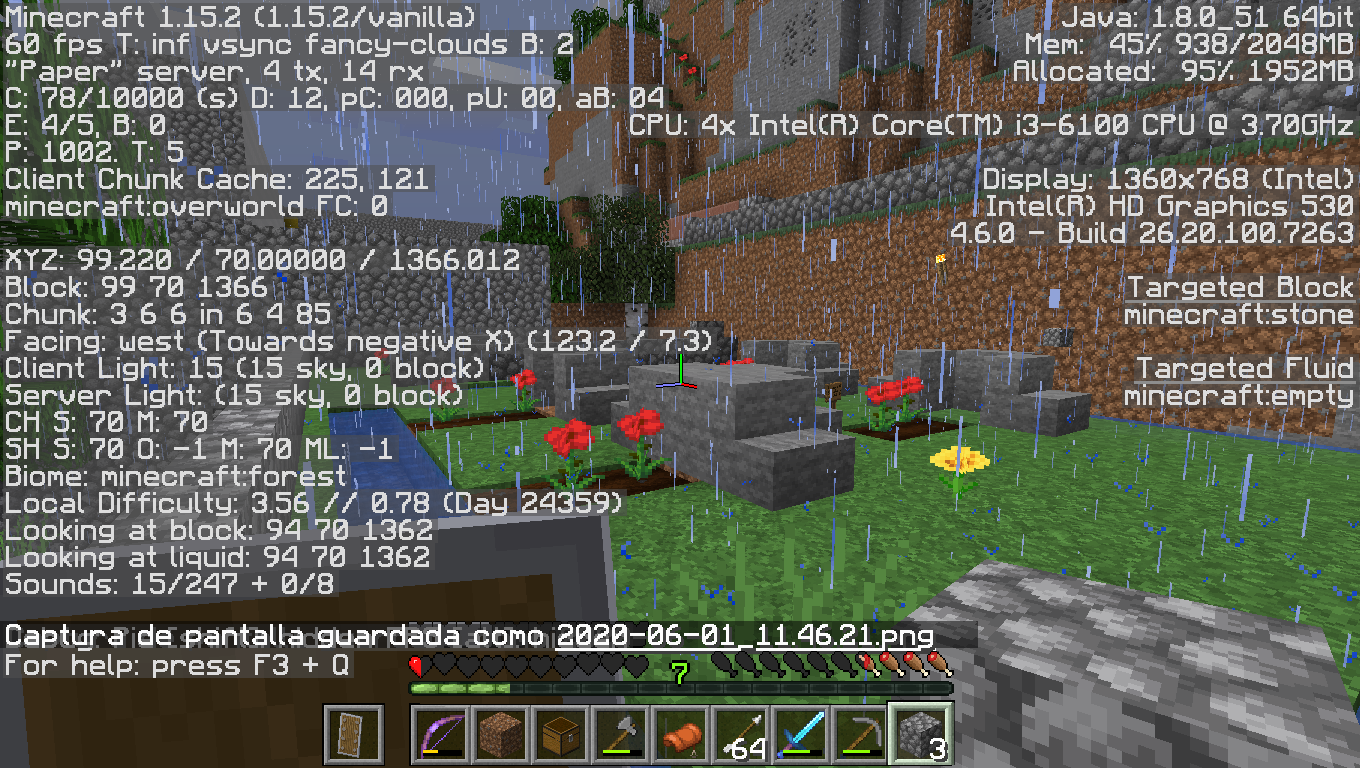Select the stack of 64 arrows
The image size is (1360, 768).
740,735
